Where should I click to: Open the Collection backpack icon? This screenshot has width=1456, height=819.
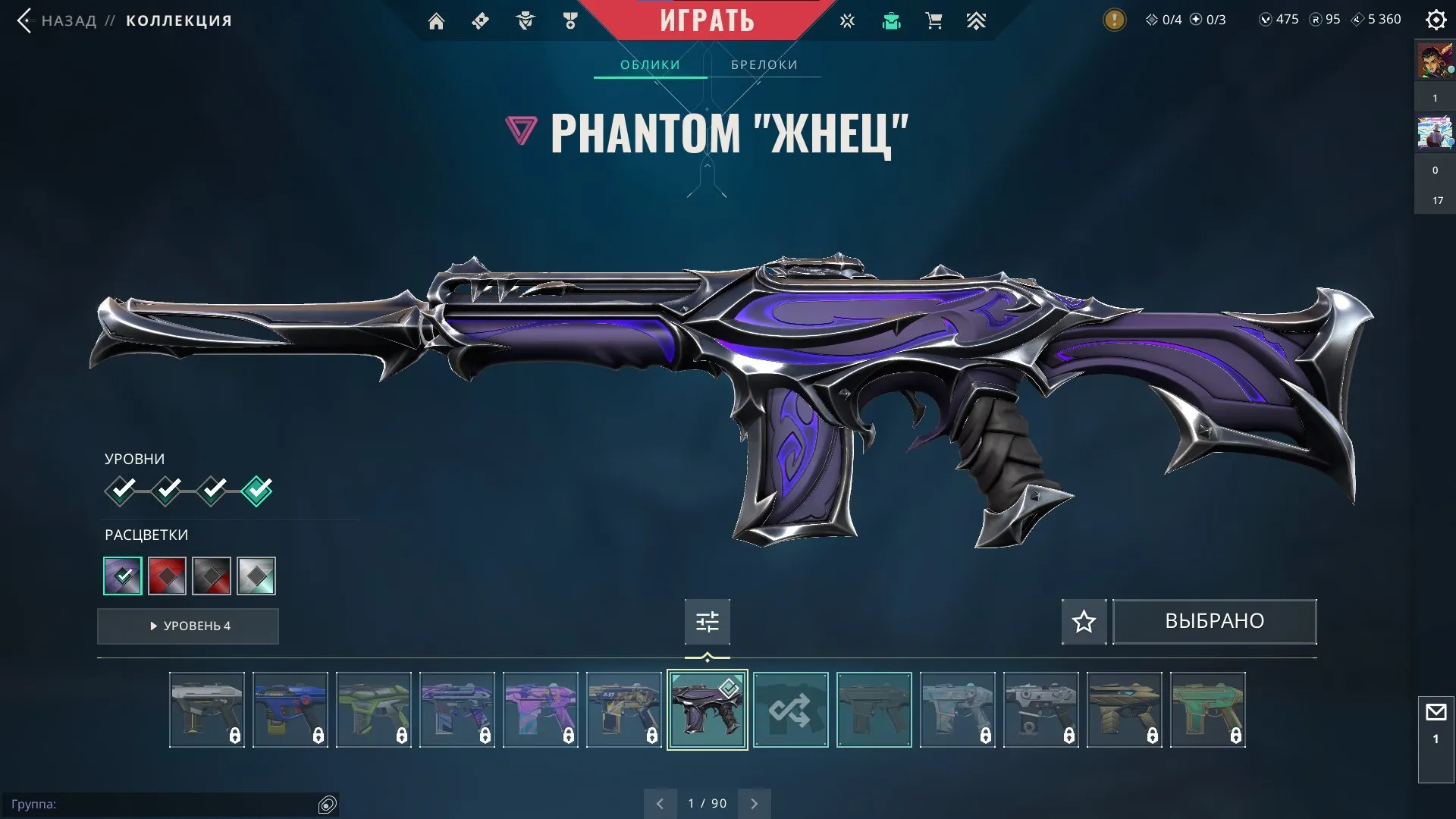pyautogui.click(x=892, y=20)
